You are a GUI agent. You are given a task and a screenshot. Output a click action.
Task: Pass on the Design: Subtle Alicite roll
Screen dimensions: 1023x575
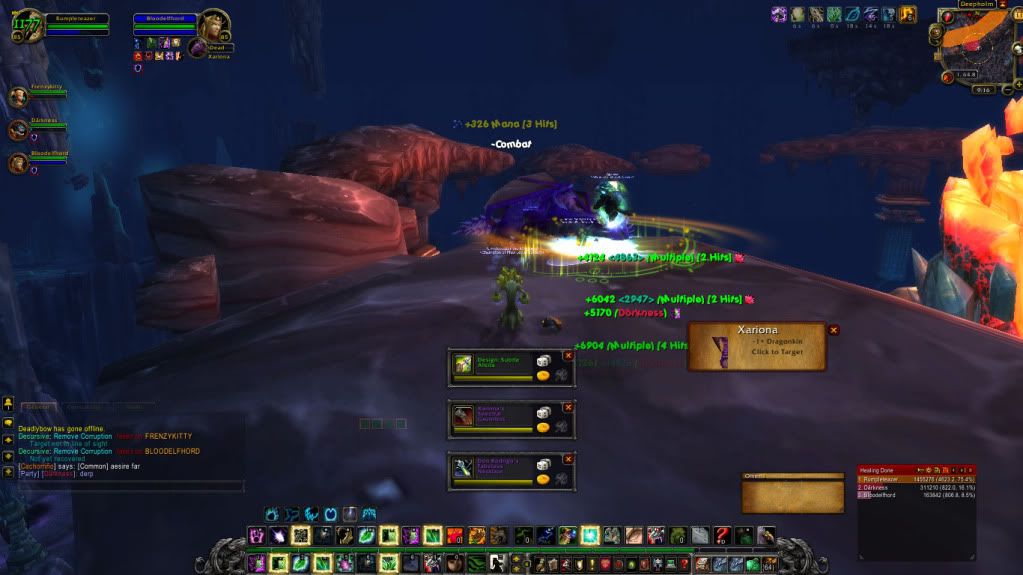[x=568, y=354]
